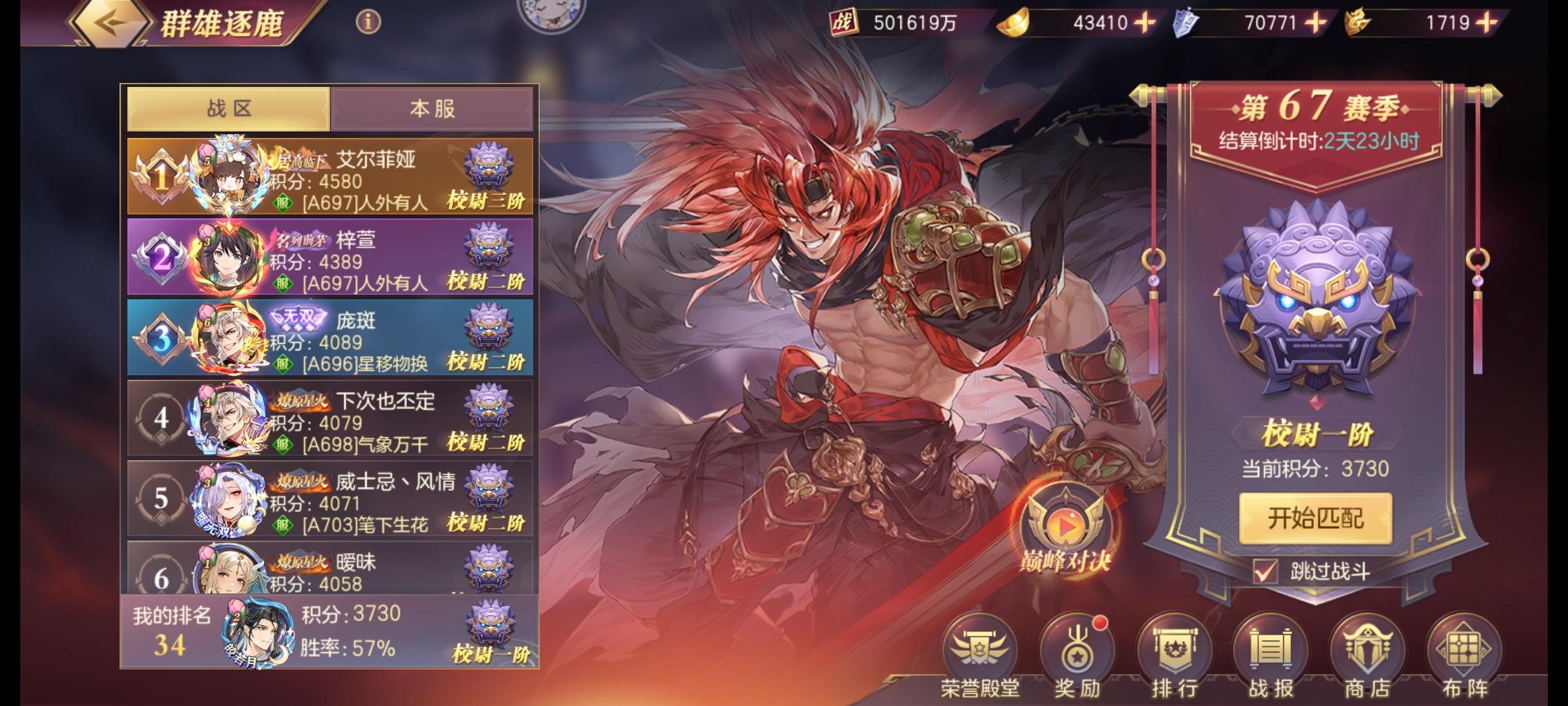
Task: Click the info icon beside 群雄逐鹿 title
Action: click(367, 22)
